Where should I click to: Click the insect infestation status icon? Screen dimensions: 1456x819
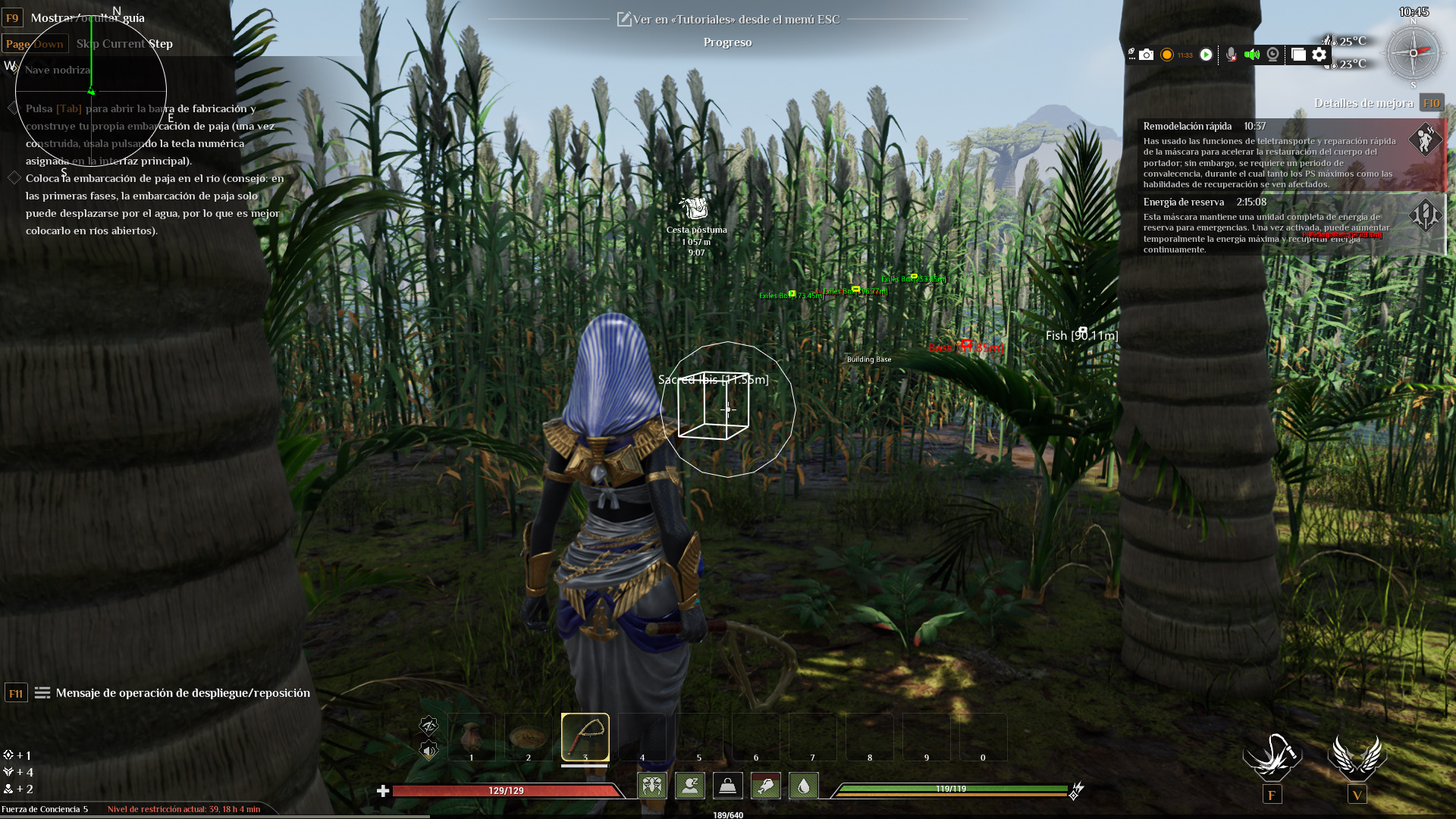(652, 786)
